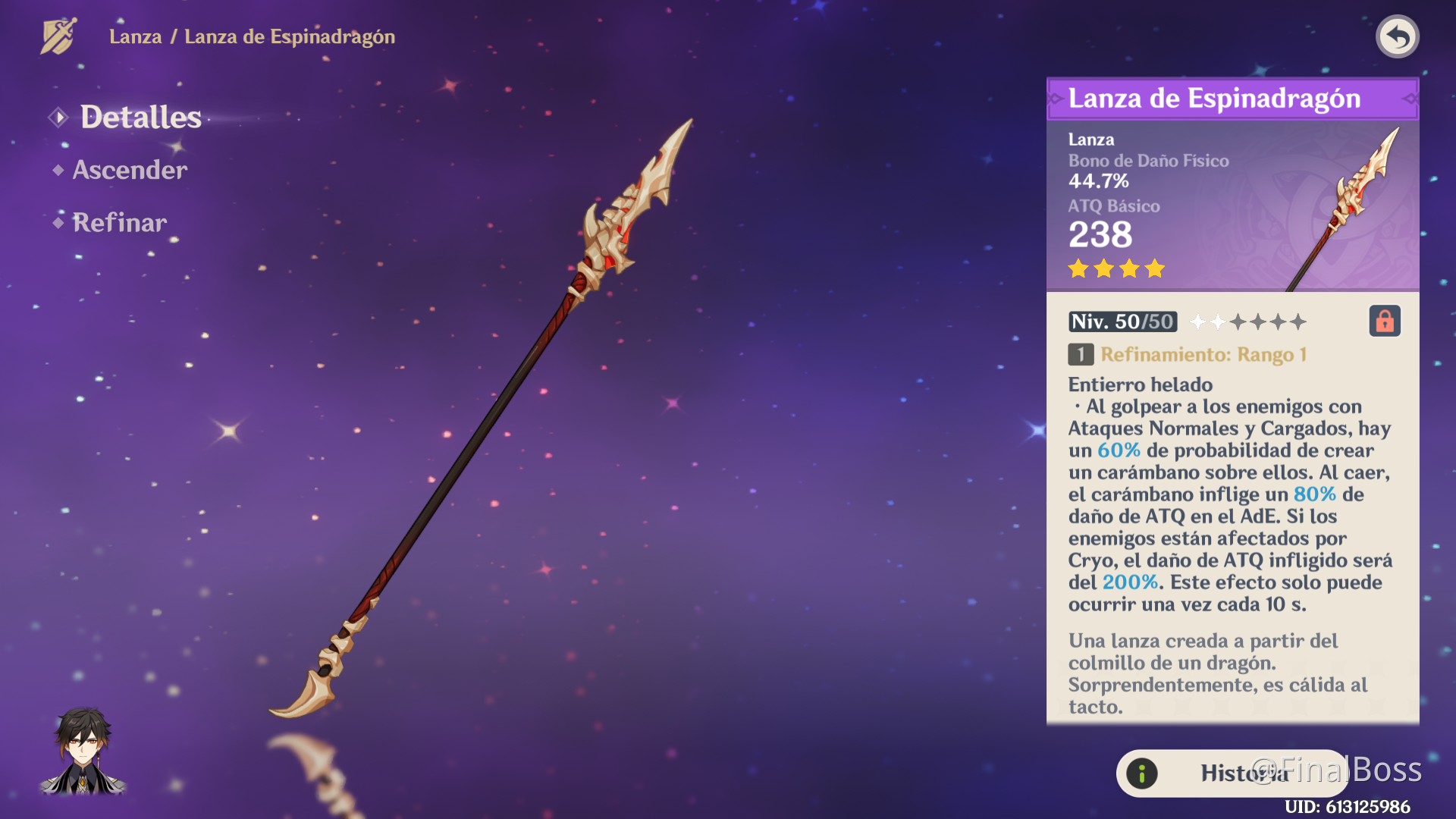Viewport: 1456px width, 819px height.
Task: Open the Ascender tab
Action: tap(130, 170)
